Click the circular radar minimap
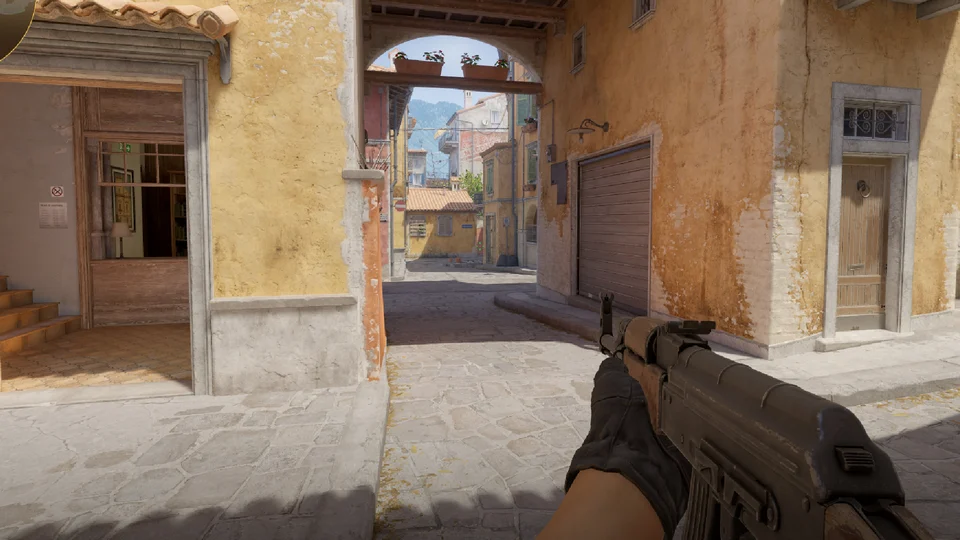 click(12, 22)
